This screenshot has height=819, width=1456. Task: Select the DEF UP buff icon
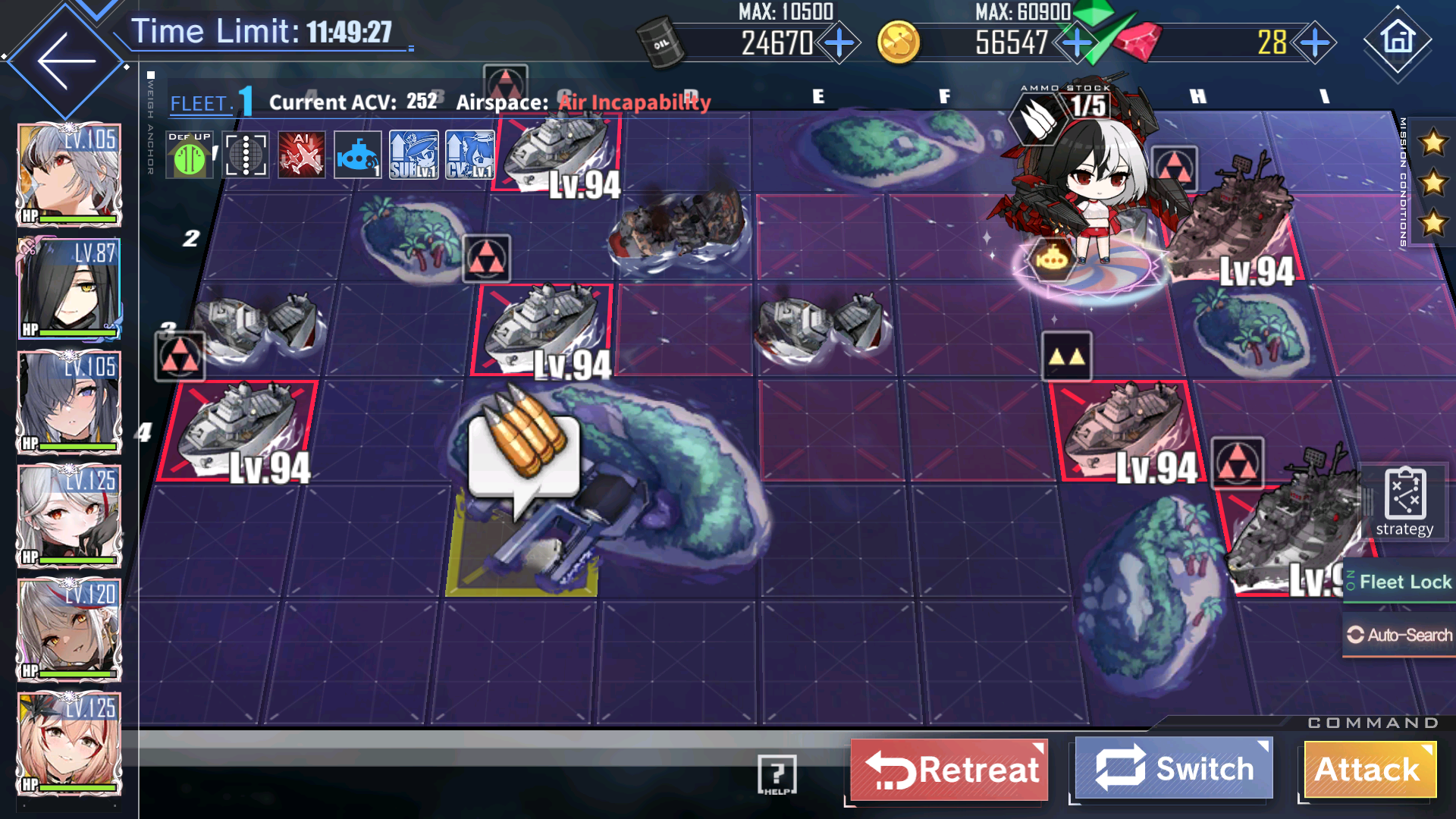pos(190,155)
